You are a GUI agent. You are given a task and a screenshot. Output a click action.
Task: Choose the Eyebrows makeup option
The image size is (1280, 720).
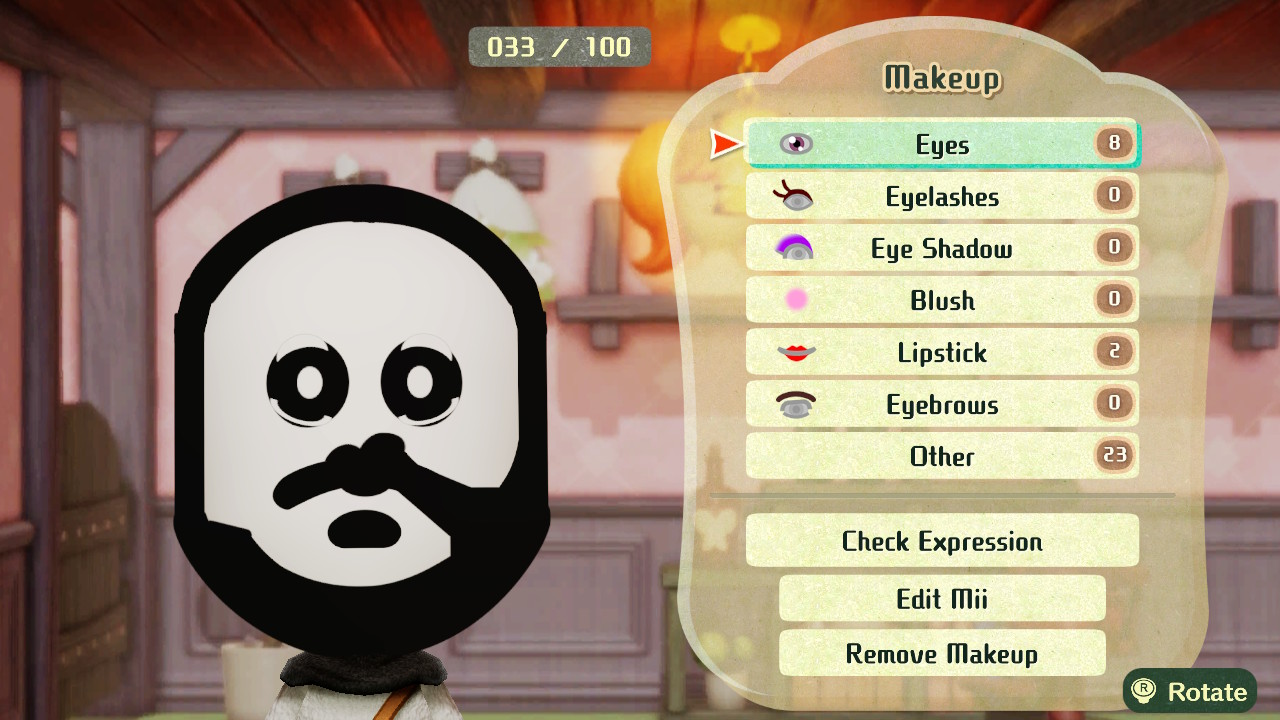(x=941, y=404)
